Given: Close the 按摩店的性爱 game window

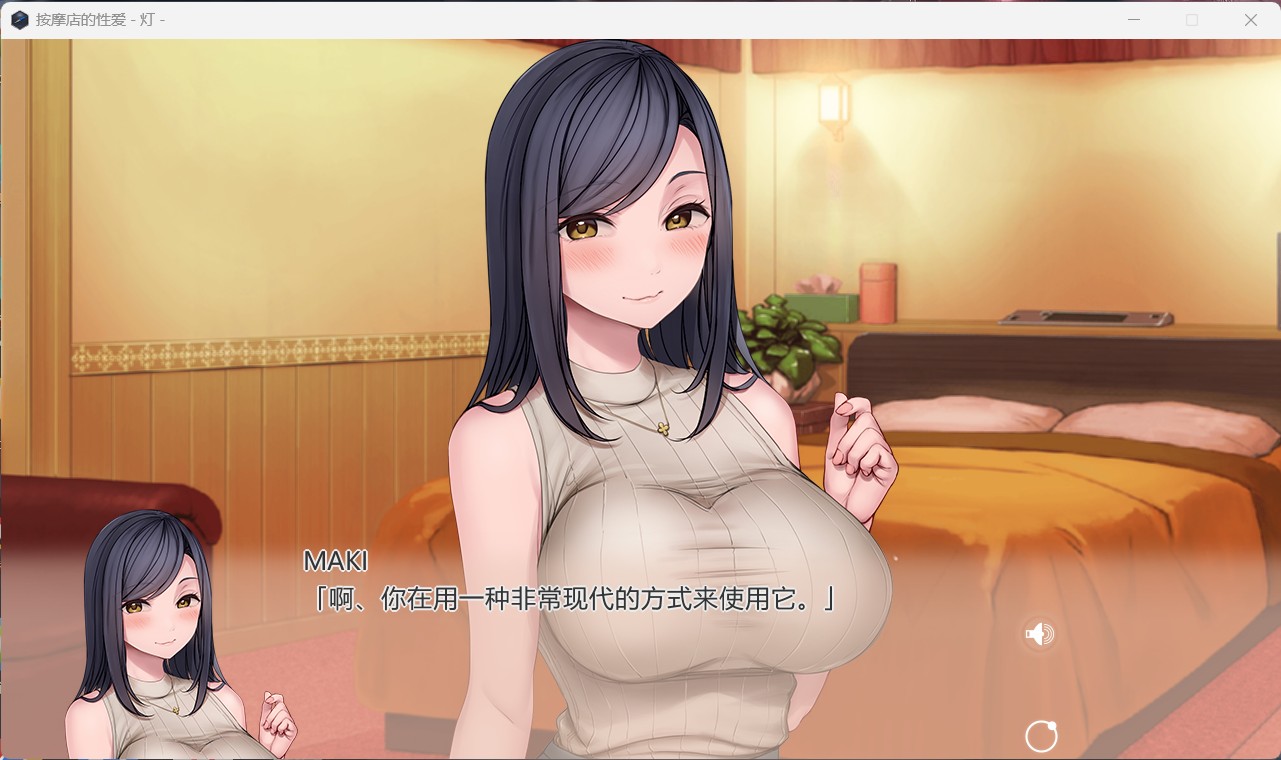Looking at the screenshot, I should pos(1251,20).
